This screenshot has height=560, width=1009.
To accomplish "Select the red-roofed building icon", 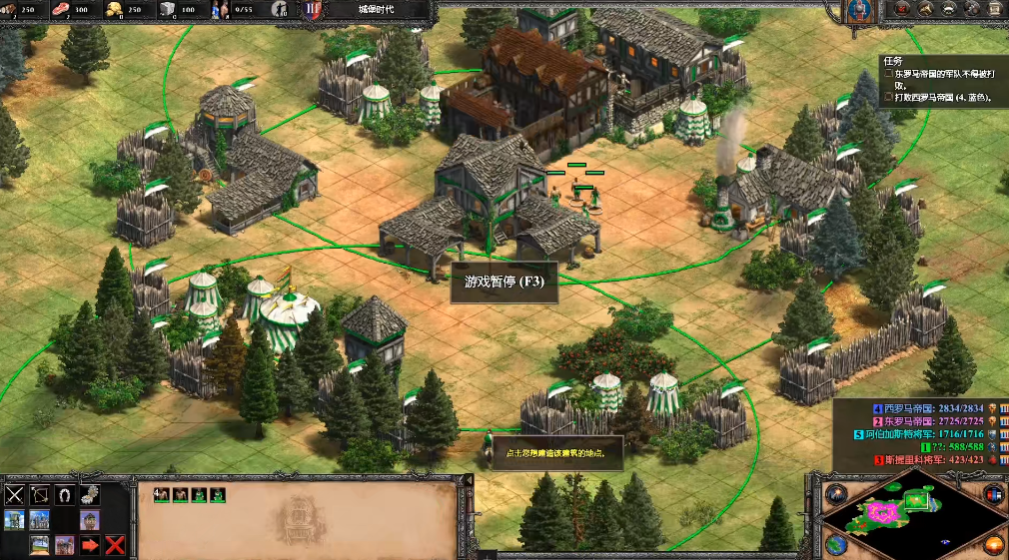I will coord(64,545).
